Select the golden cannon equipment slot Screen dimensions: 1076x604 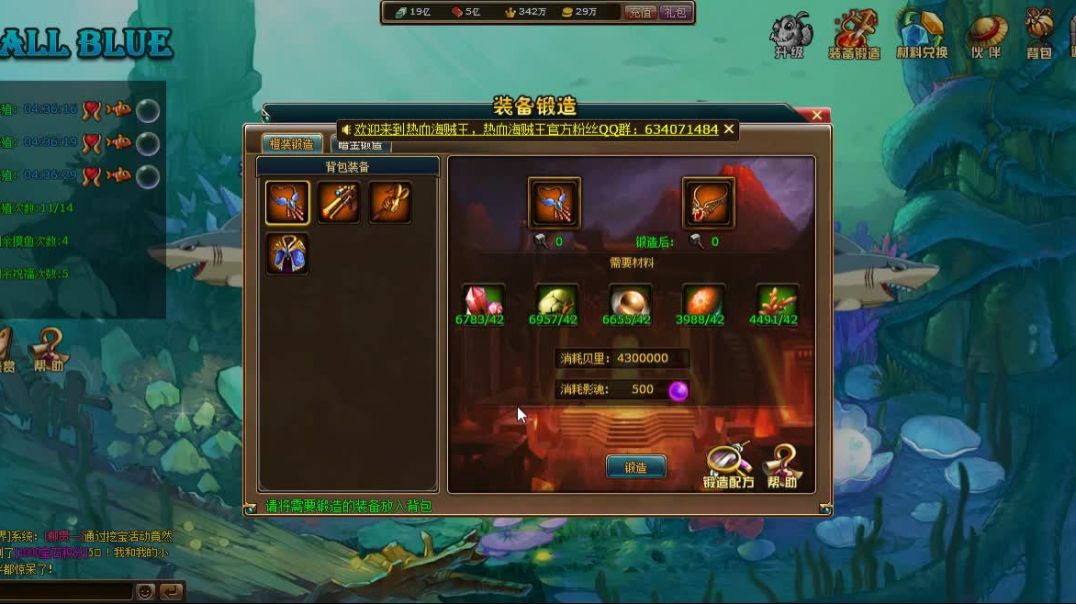[x=338, y=203]
